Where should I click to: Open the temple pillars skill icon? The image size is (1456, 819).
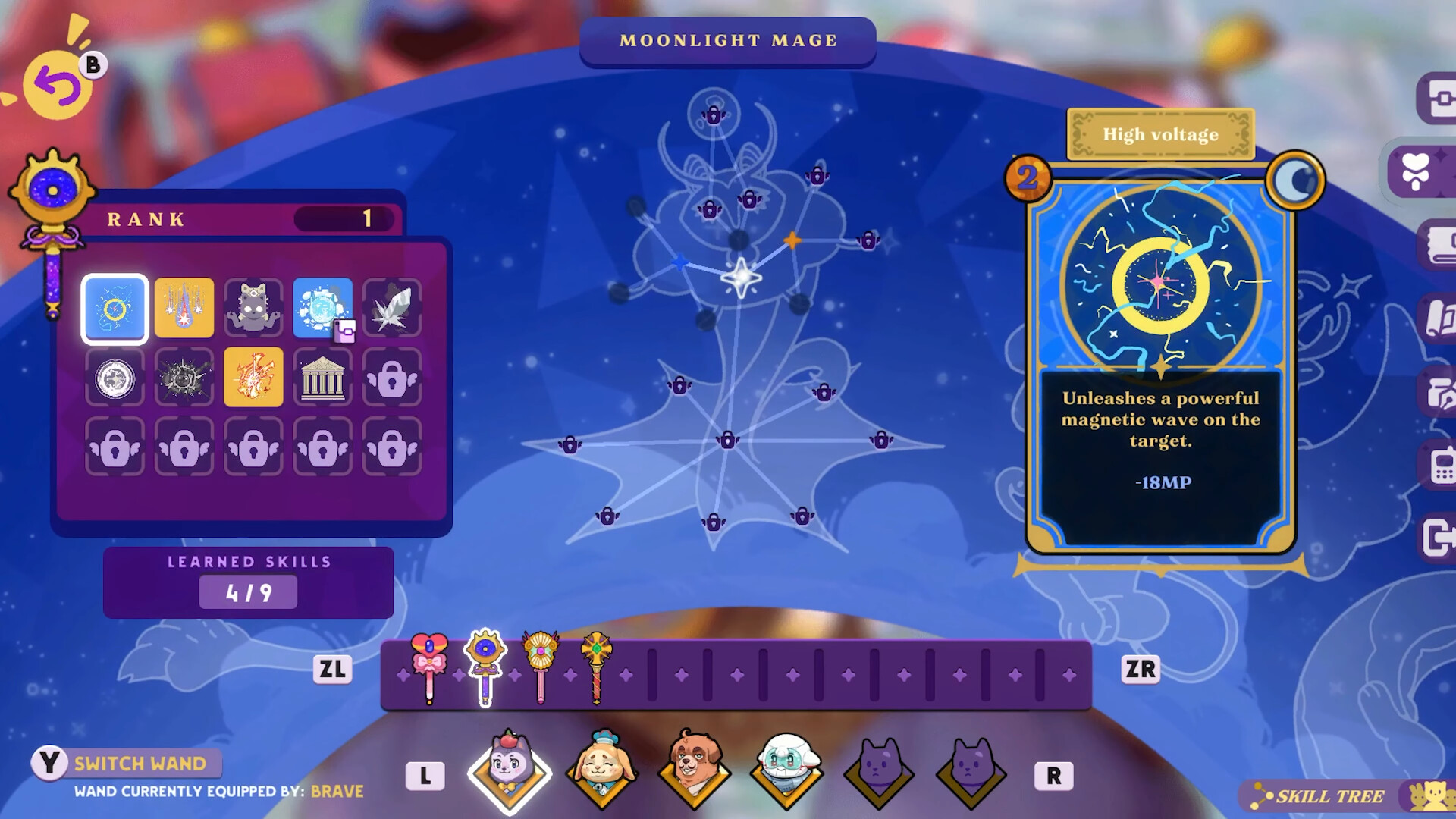[324, 377]
